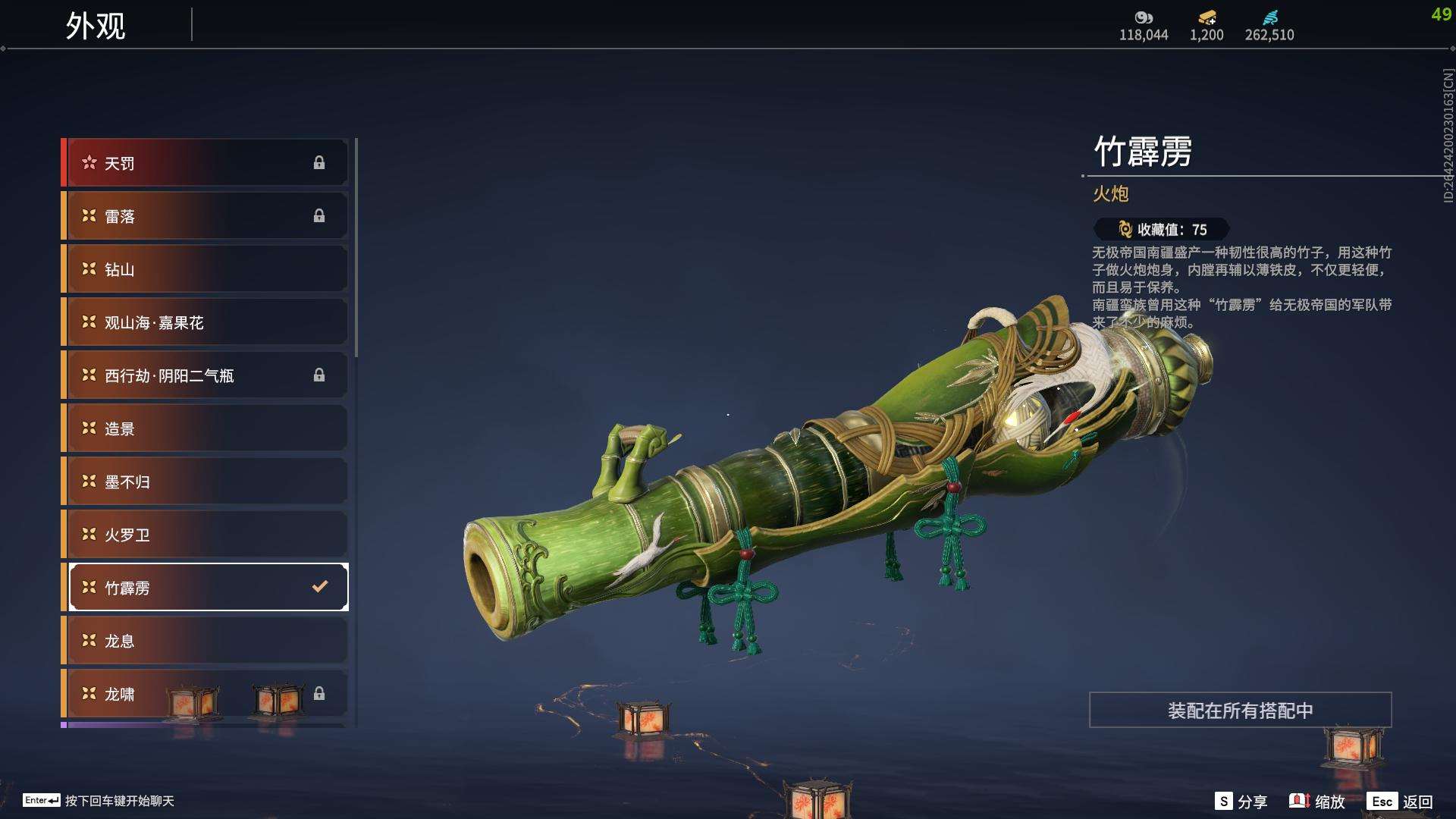
Task: Choose the 造景 skin entry
Action: [206, 428]
